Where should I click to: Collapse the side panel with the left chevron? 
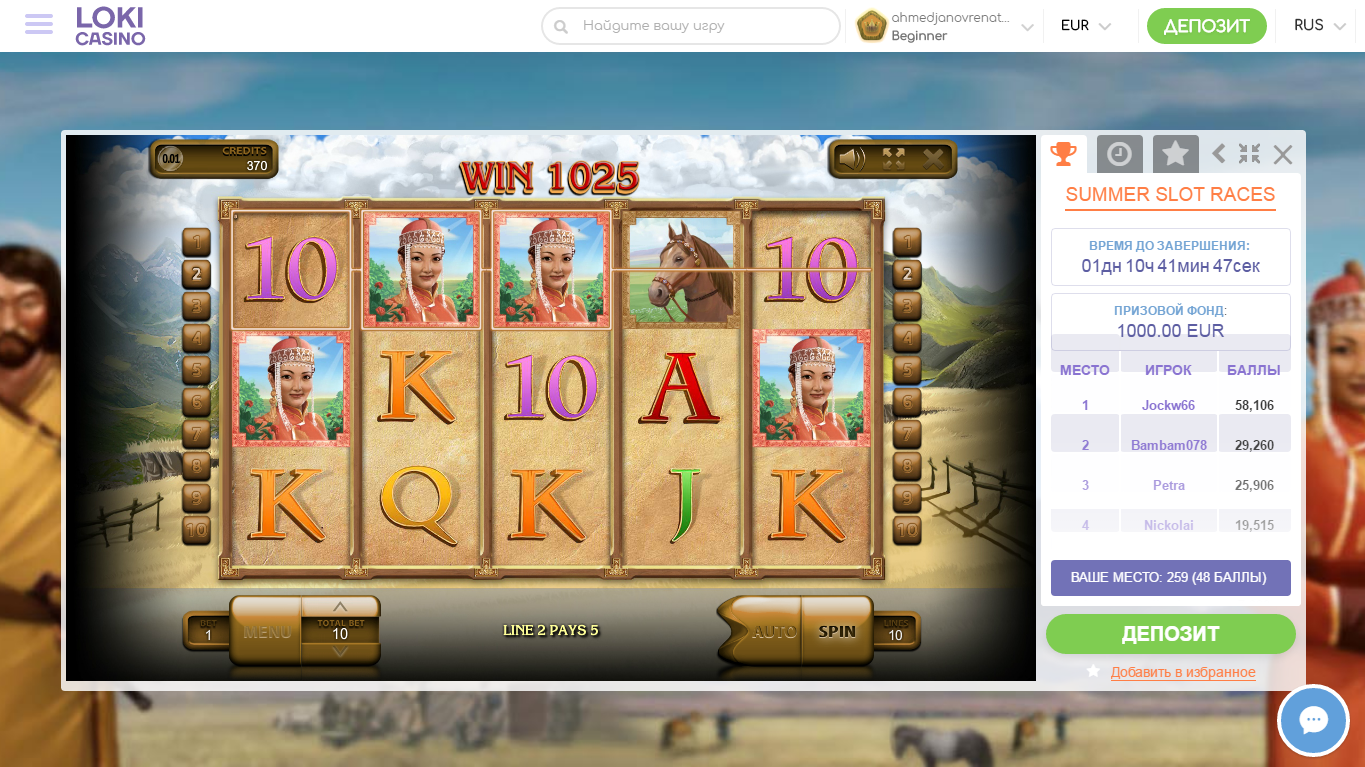point(1218,154)
